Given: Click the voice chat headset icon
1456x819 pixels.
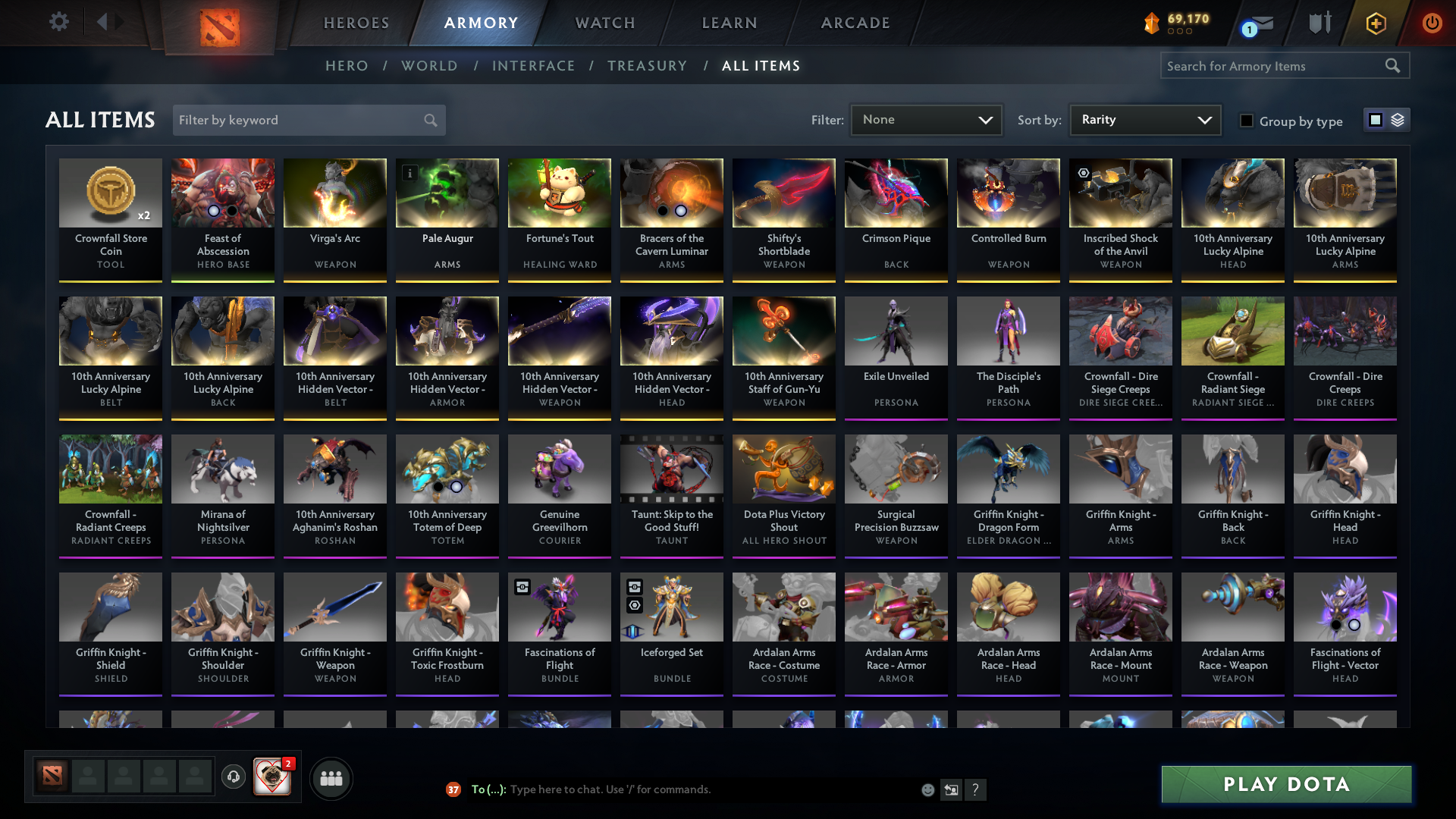Looking at the screenshot, I should coord(234,778).
